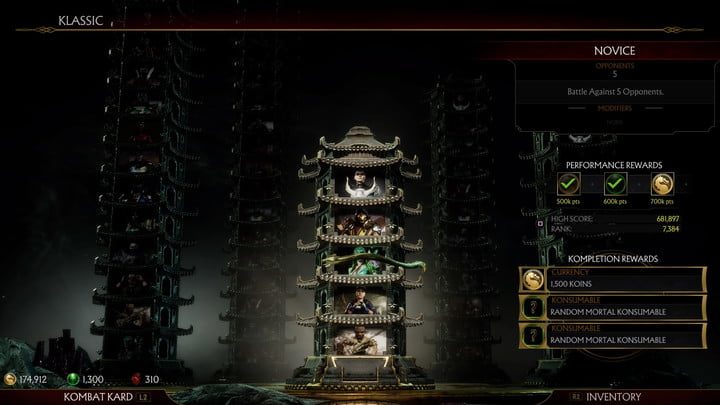
Task: Select the topmost opponent portrait on the lit tower
Action: (x=359, y=182)
